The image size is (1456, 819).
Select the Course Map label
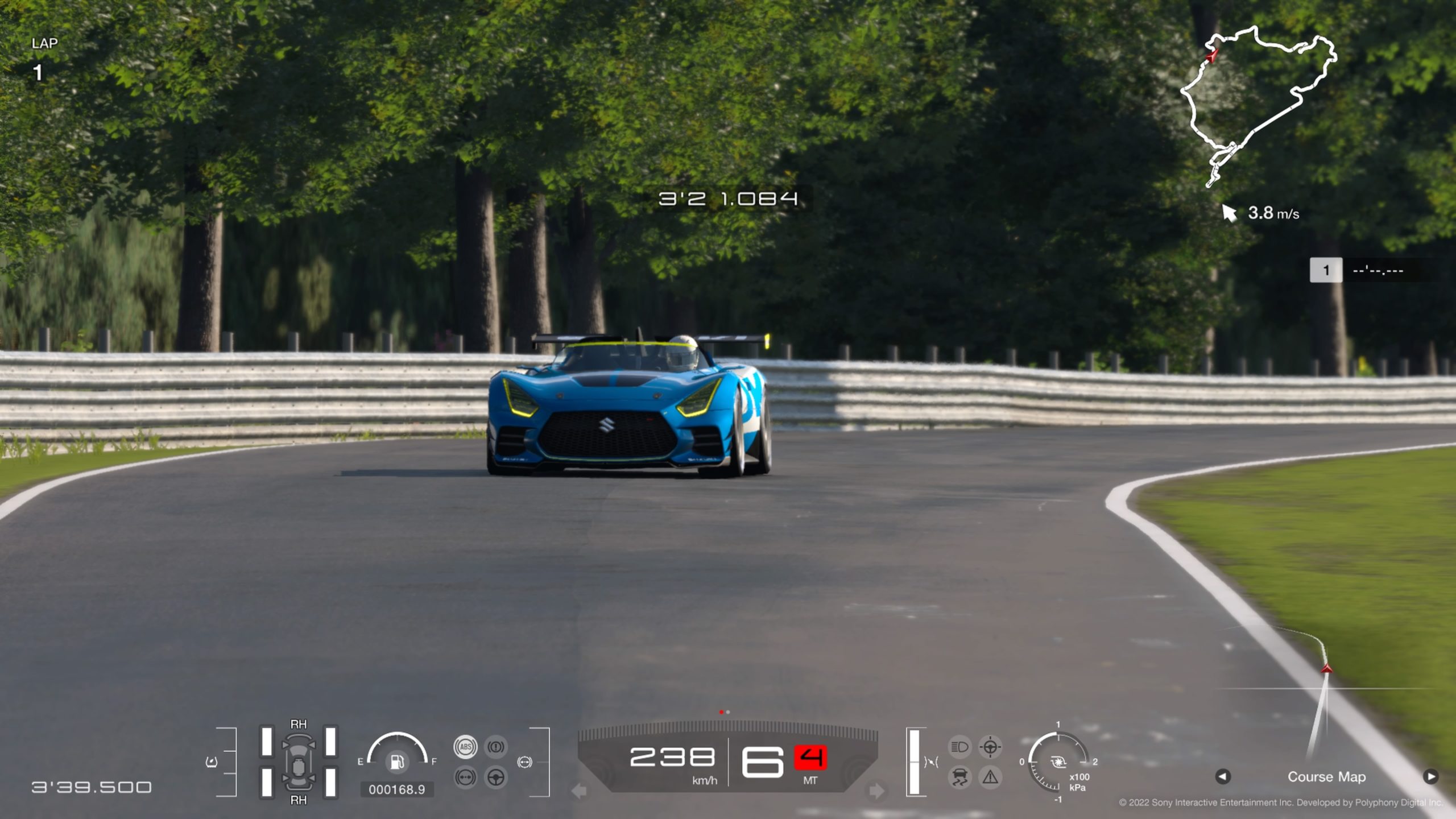tap(1326, 777)
